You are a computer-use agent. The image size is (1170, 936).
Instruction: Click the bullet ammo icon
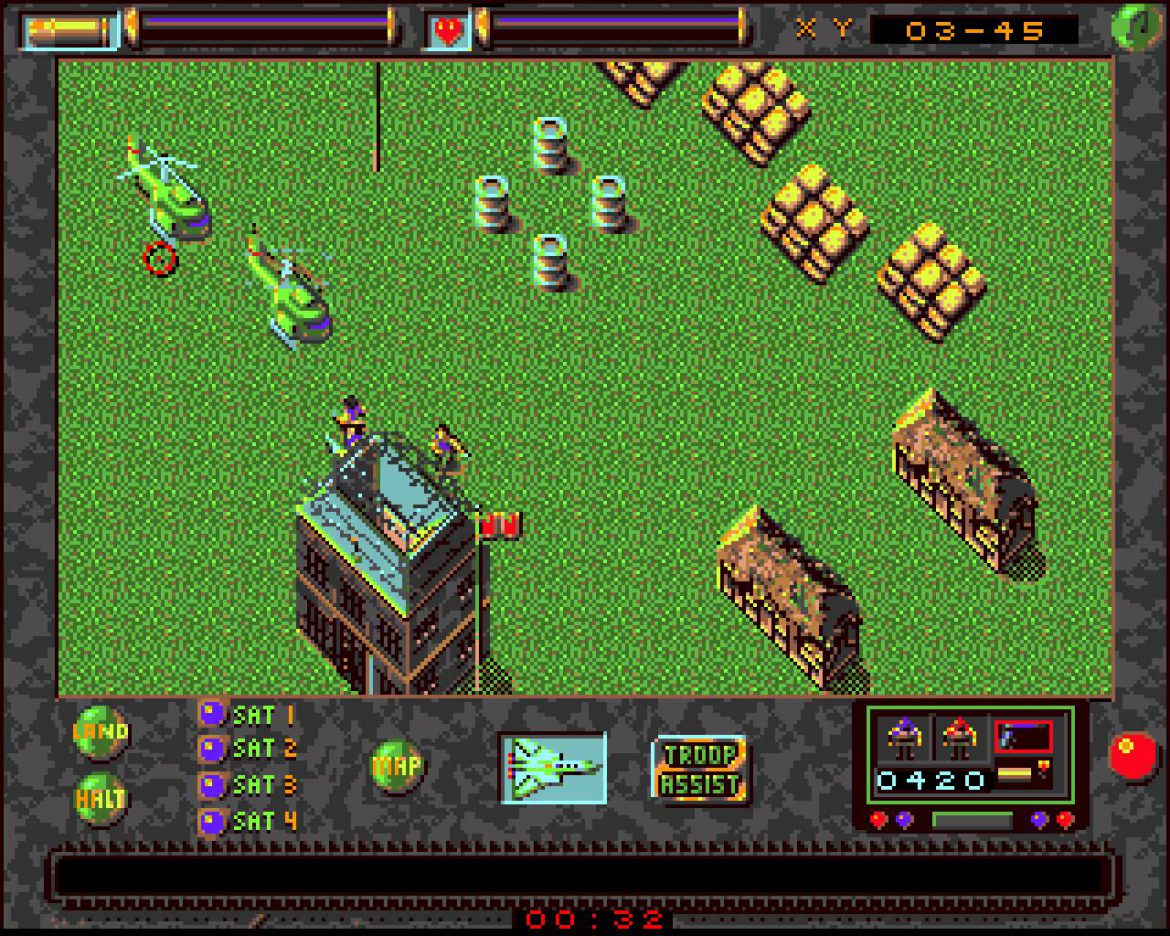click(x=71, y=29)
